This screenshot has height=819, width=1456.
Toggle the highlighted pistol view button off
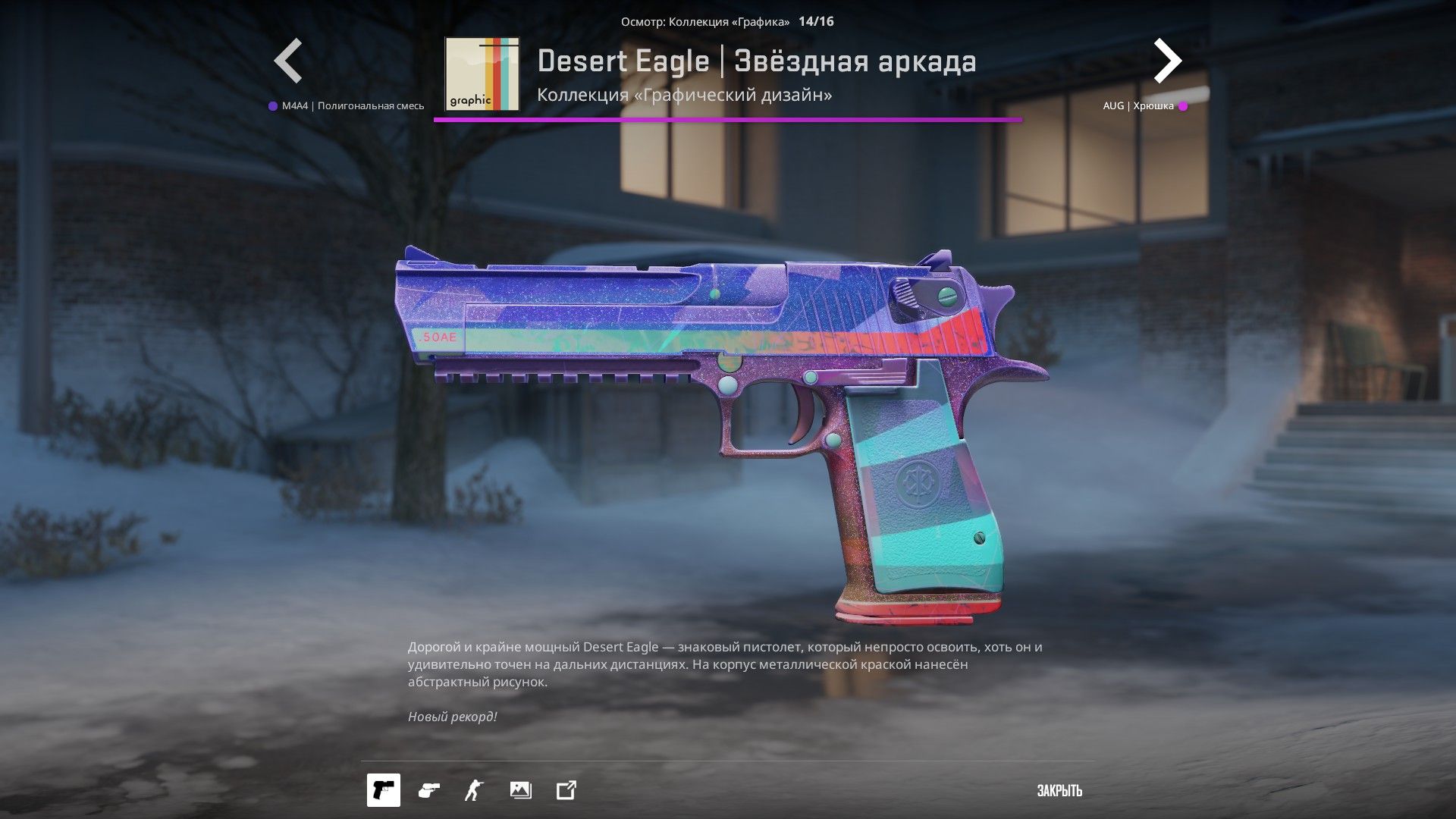[384, 790]
